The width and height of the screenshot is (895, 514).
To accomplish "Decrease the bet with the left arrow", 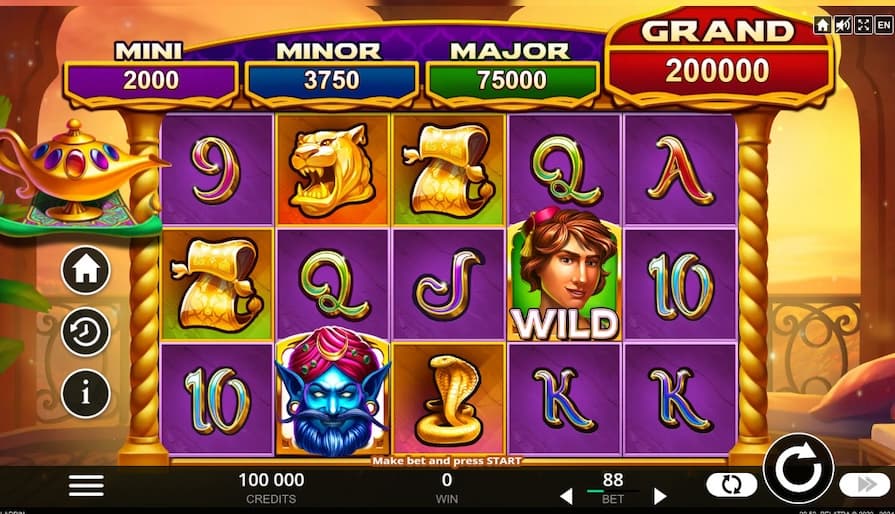I will 565,496.
